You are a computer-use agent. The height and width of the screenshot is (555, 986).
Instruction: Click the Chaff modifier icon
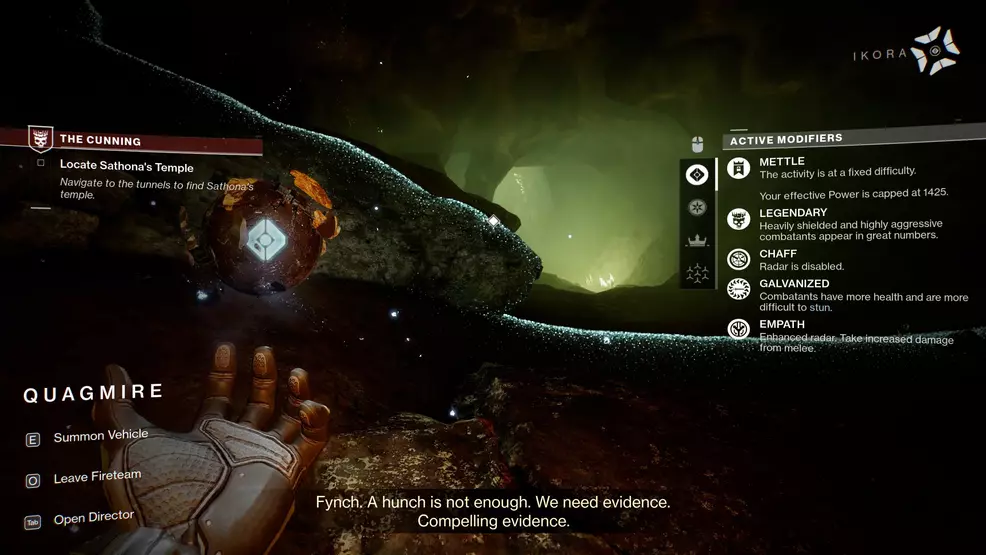point(739,259)
